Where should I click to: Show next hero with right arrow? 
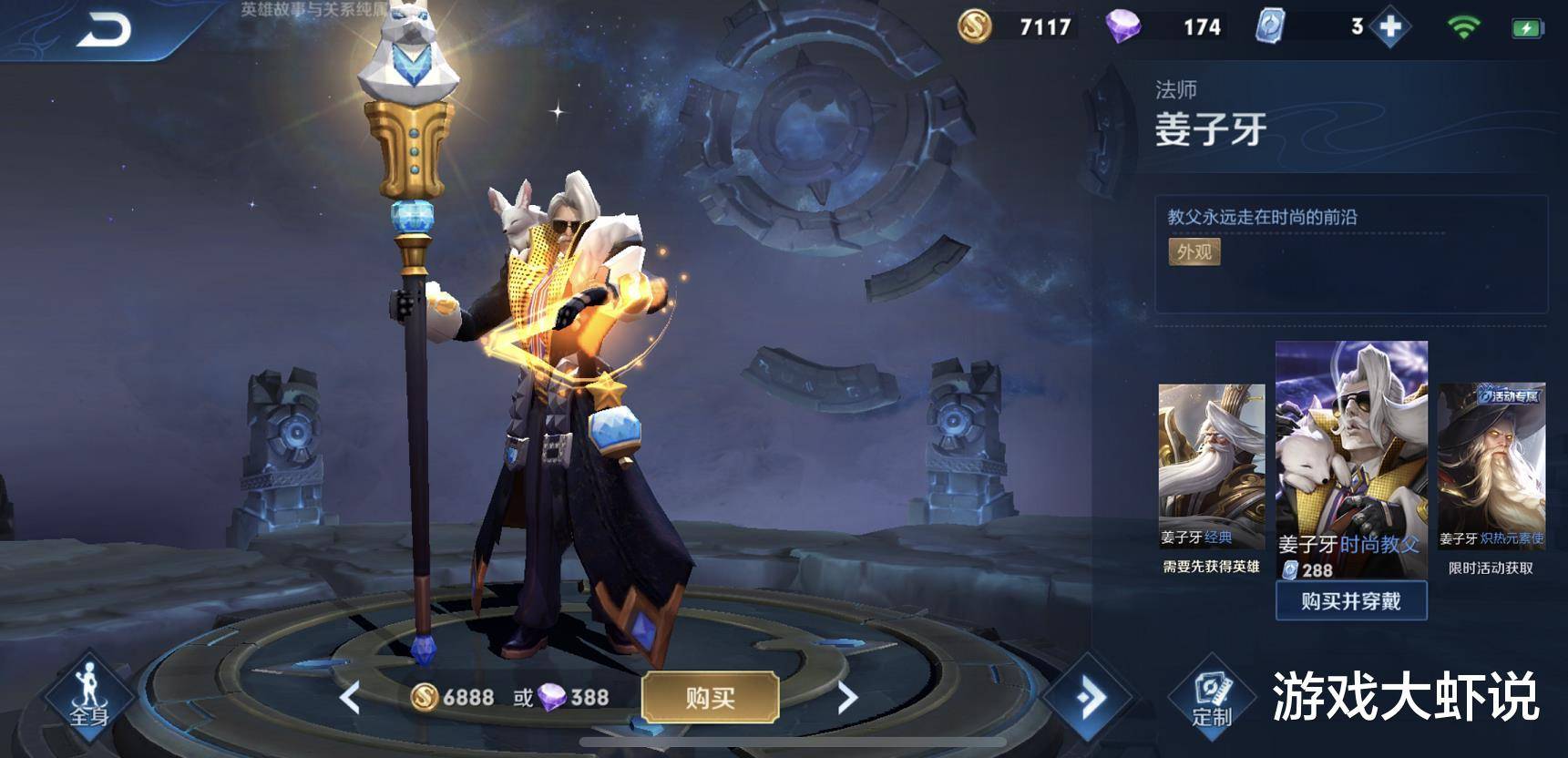click(847, 698)
